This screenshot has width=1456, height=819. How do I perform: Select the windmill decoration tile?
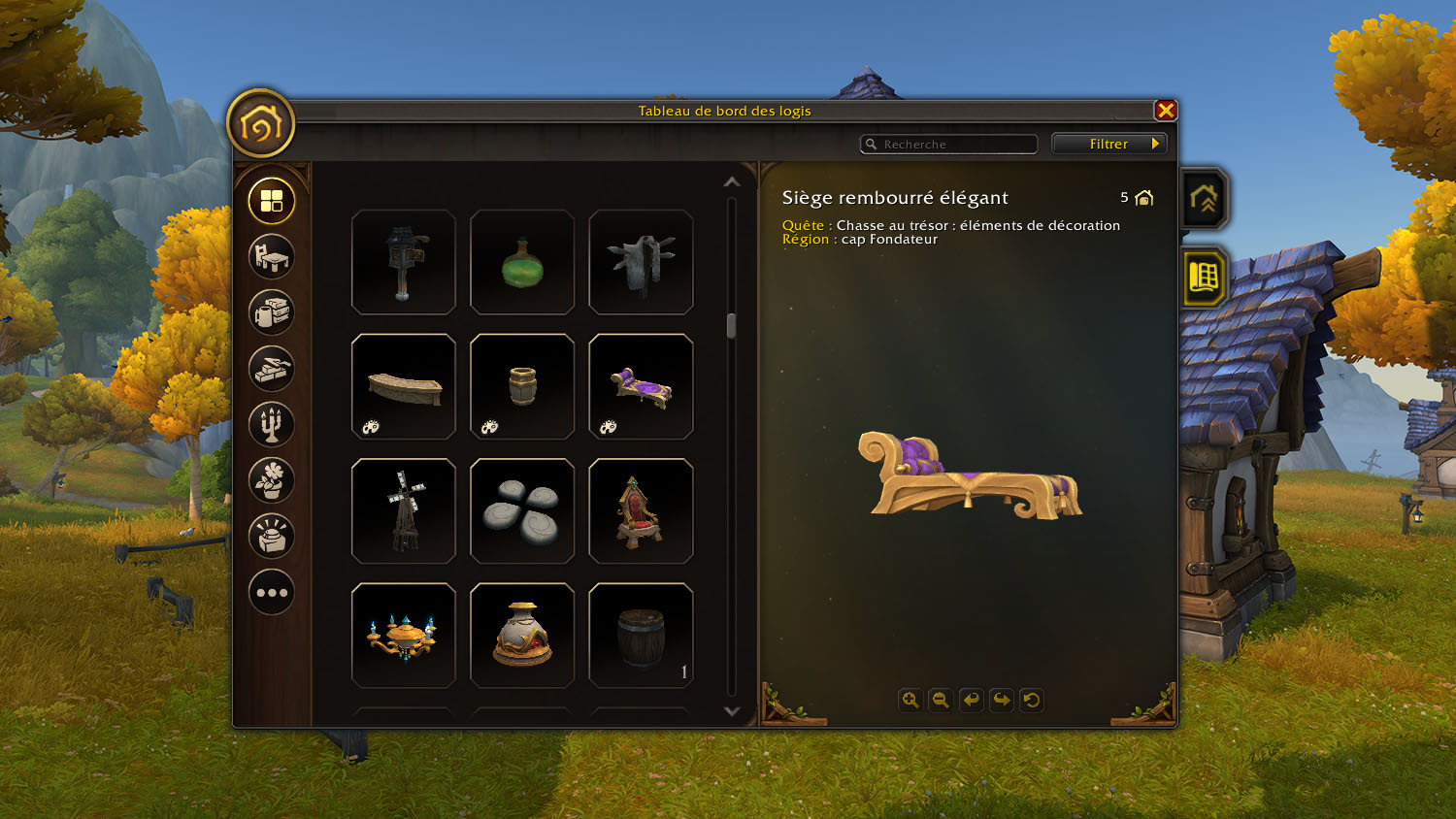pos(404,510)
